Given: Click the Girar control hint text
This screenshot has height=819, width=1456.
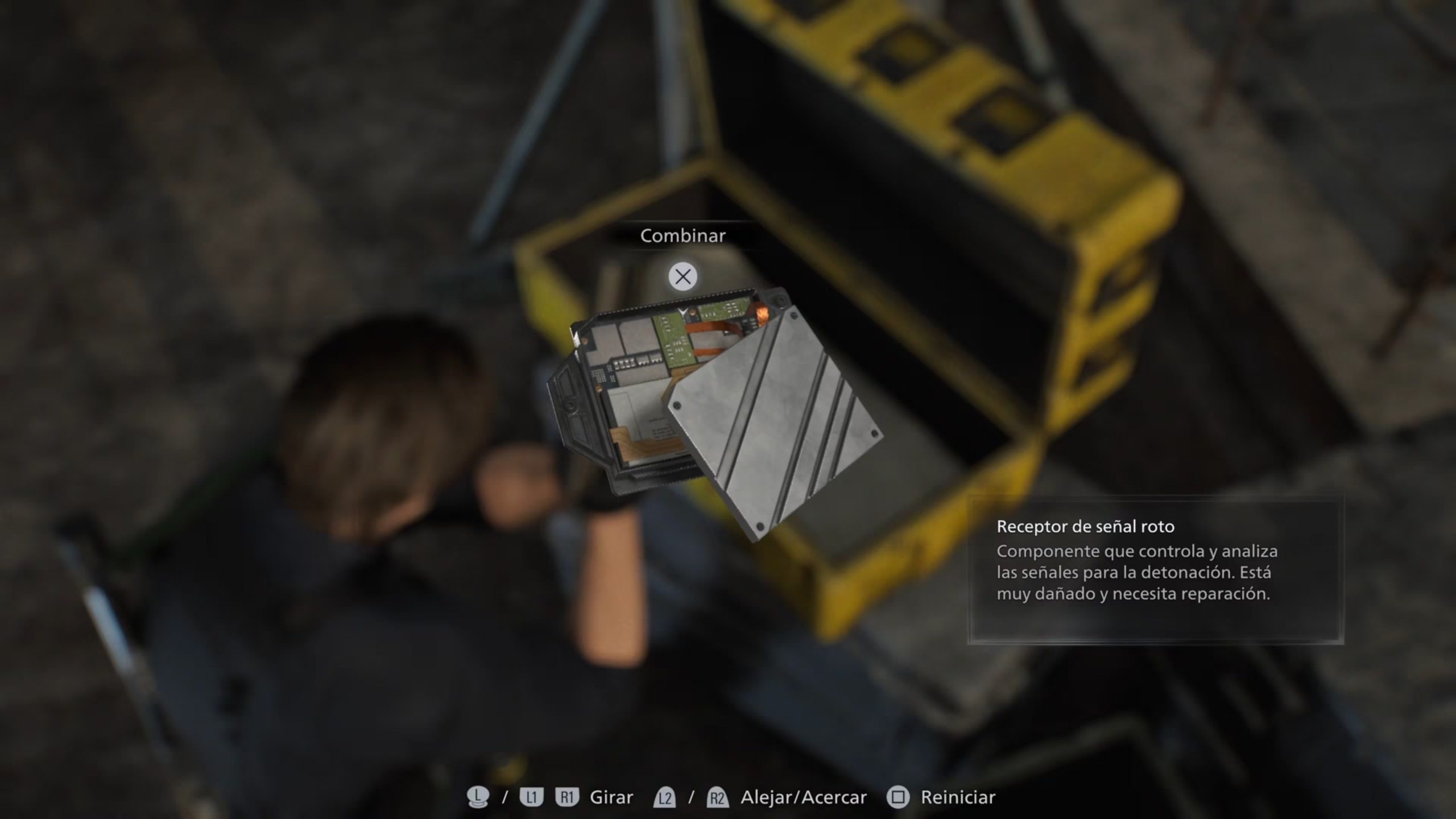Looking at the screenshot, I should pyautogui.click(x=611, y=797).
